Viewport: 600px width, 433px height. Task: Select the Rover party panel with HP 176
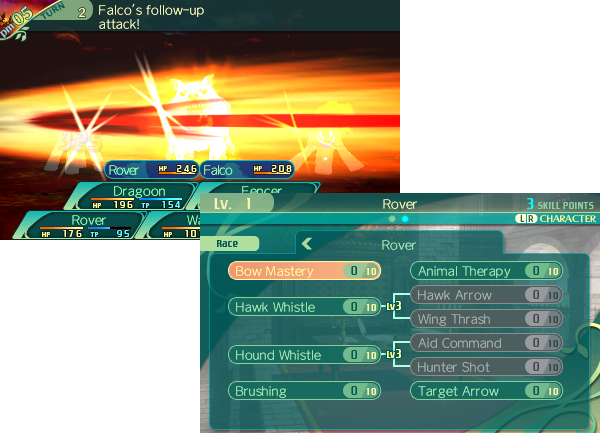[x=88, y=226]
